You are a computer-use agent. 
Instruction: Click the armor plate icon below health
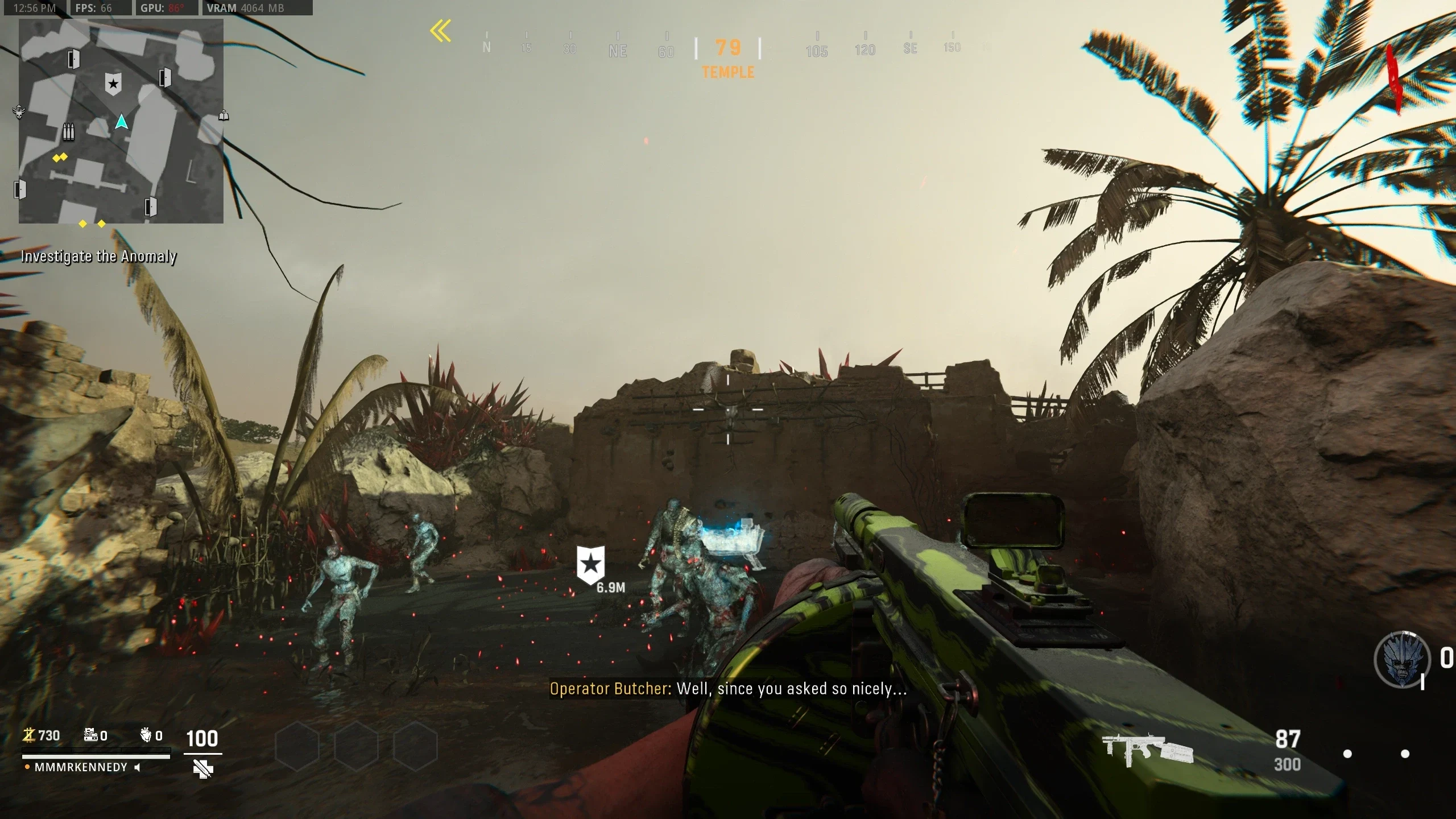(x=202, y=770)
